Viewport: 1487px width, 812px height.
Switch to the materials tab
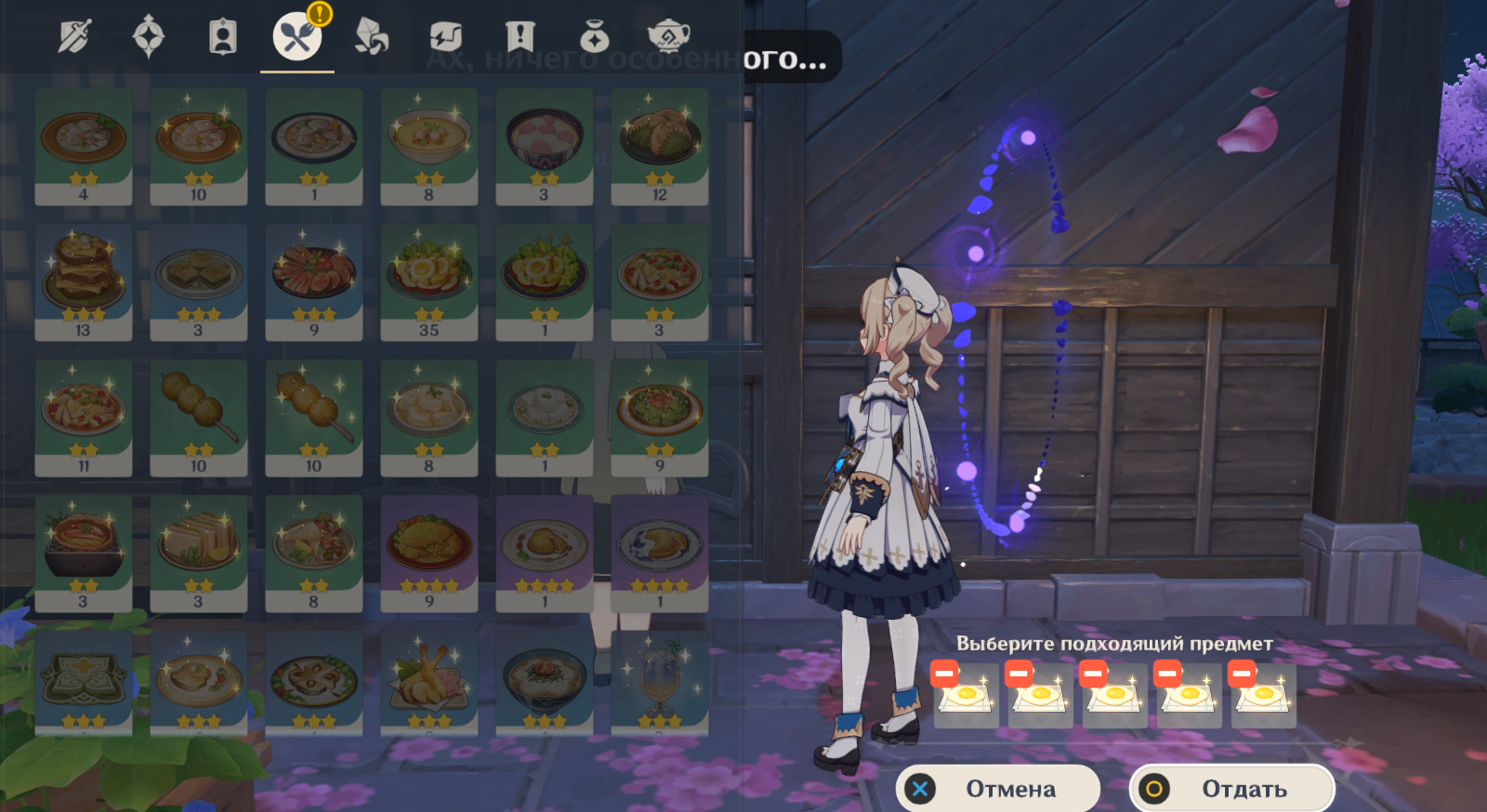pos(372,37)
